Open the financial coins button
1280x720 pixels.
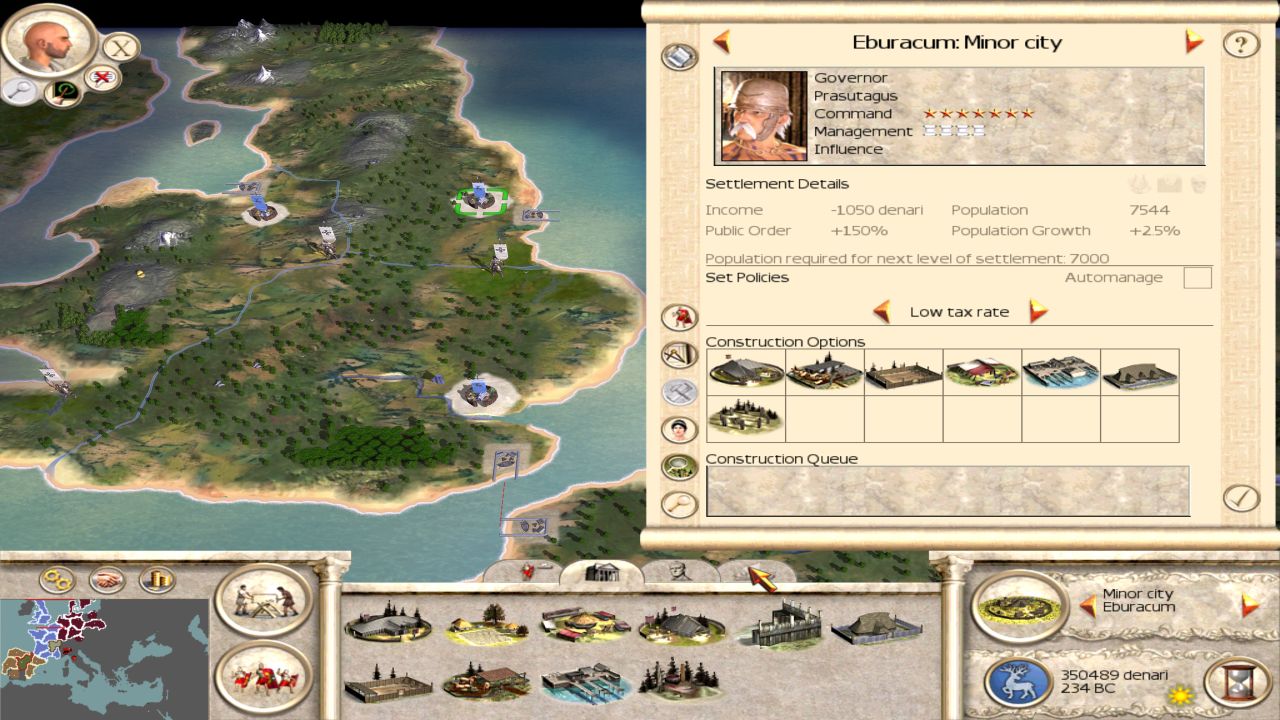156,580
